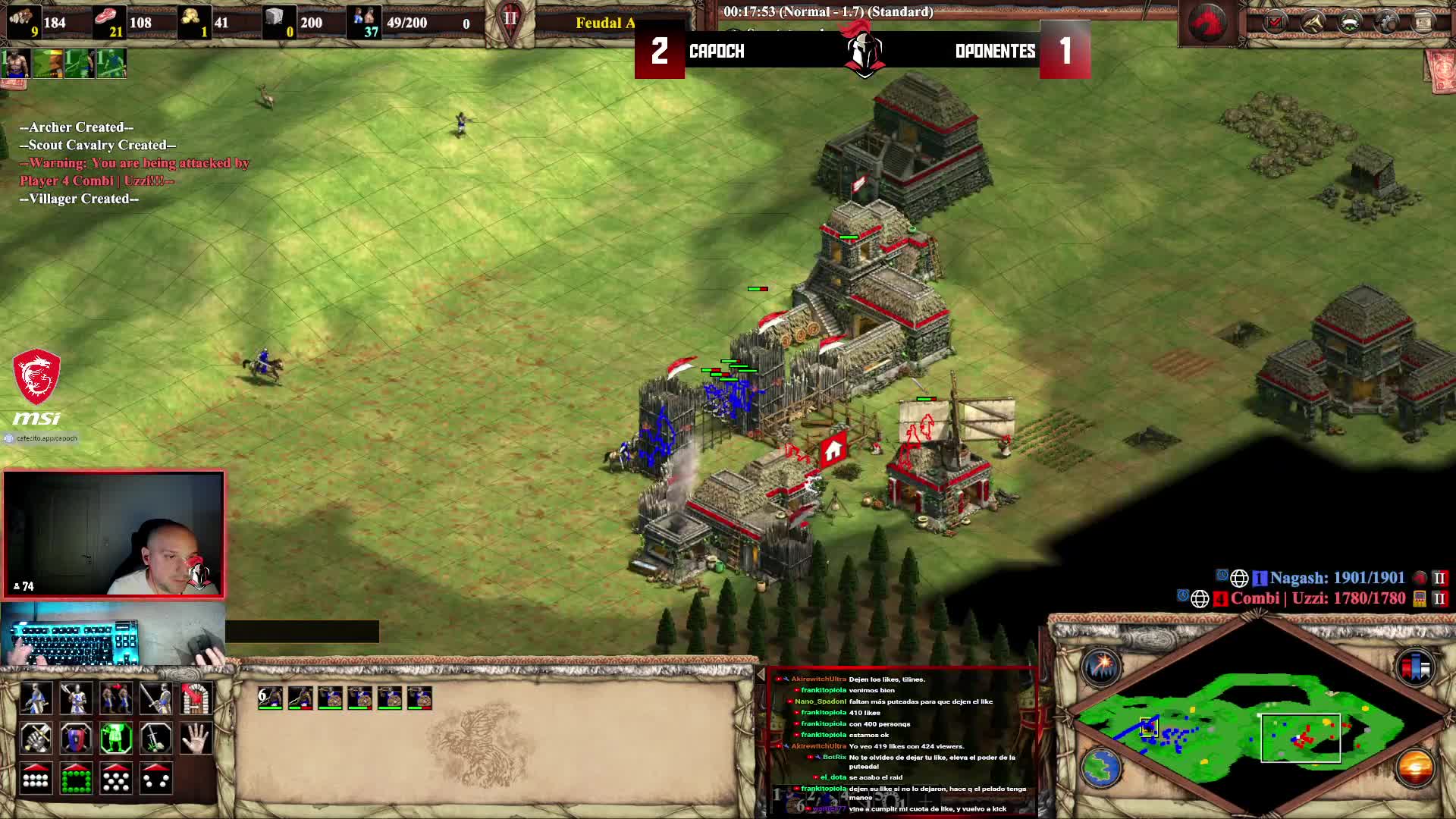Select the Aggressive stance gauntlet icon
The height and width of the screenshot is (819, 1456).
click(36, 738)
